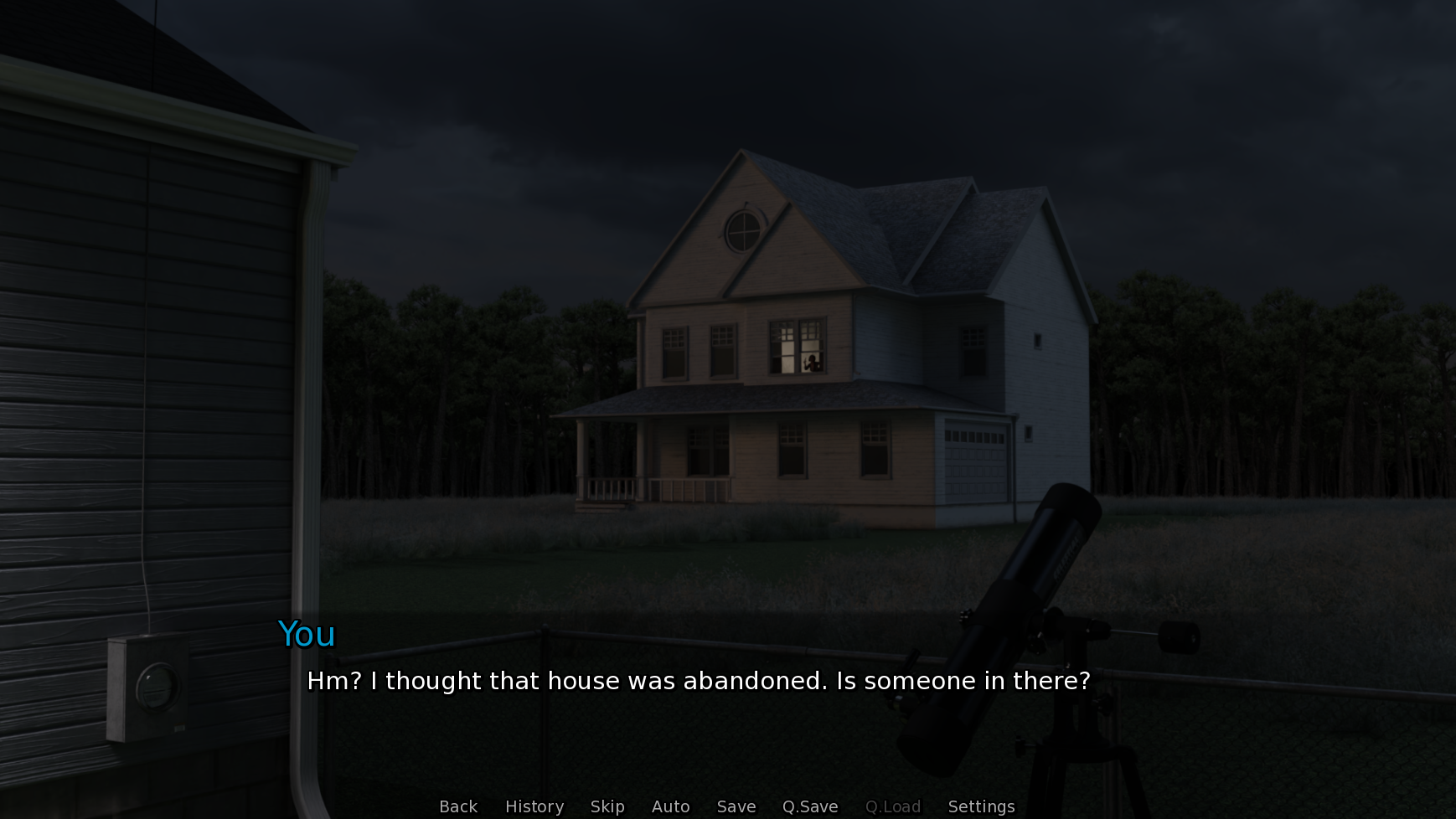
Task: Go Back to the previous line
Action: (x=458, y=806)
